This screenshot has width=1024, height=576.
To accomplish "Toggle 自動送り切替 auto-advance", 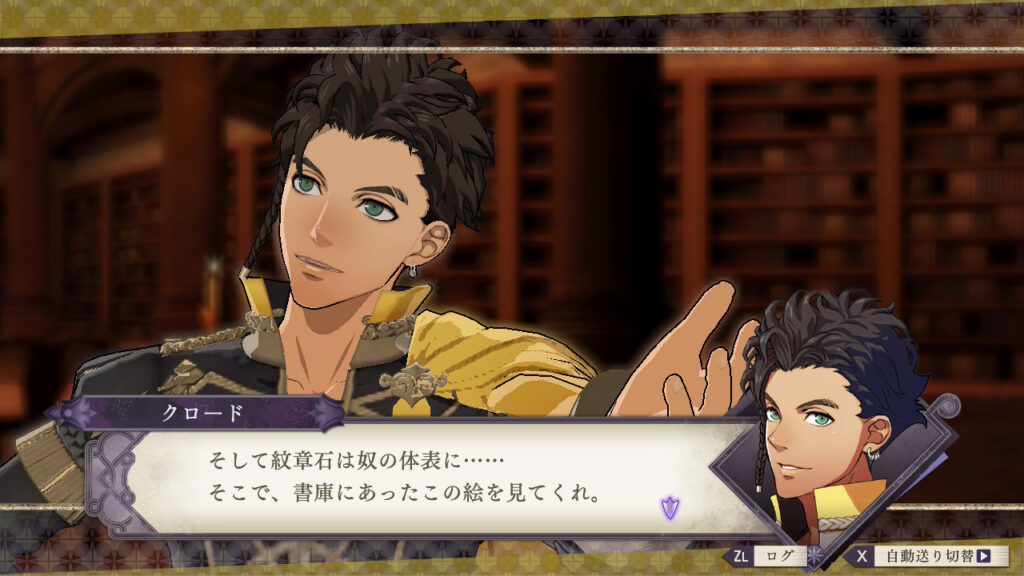I will click(x=928, y=556).
